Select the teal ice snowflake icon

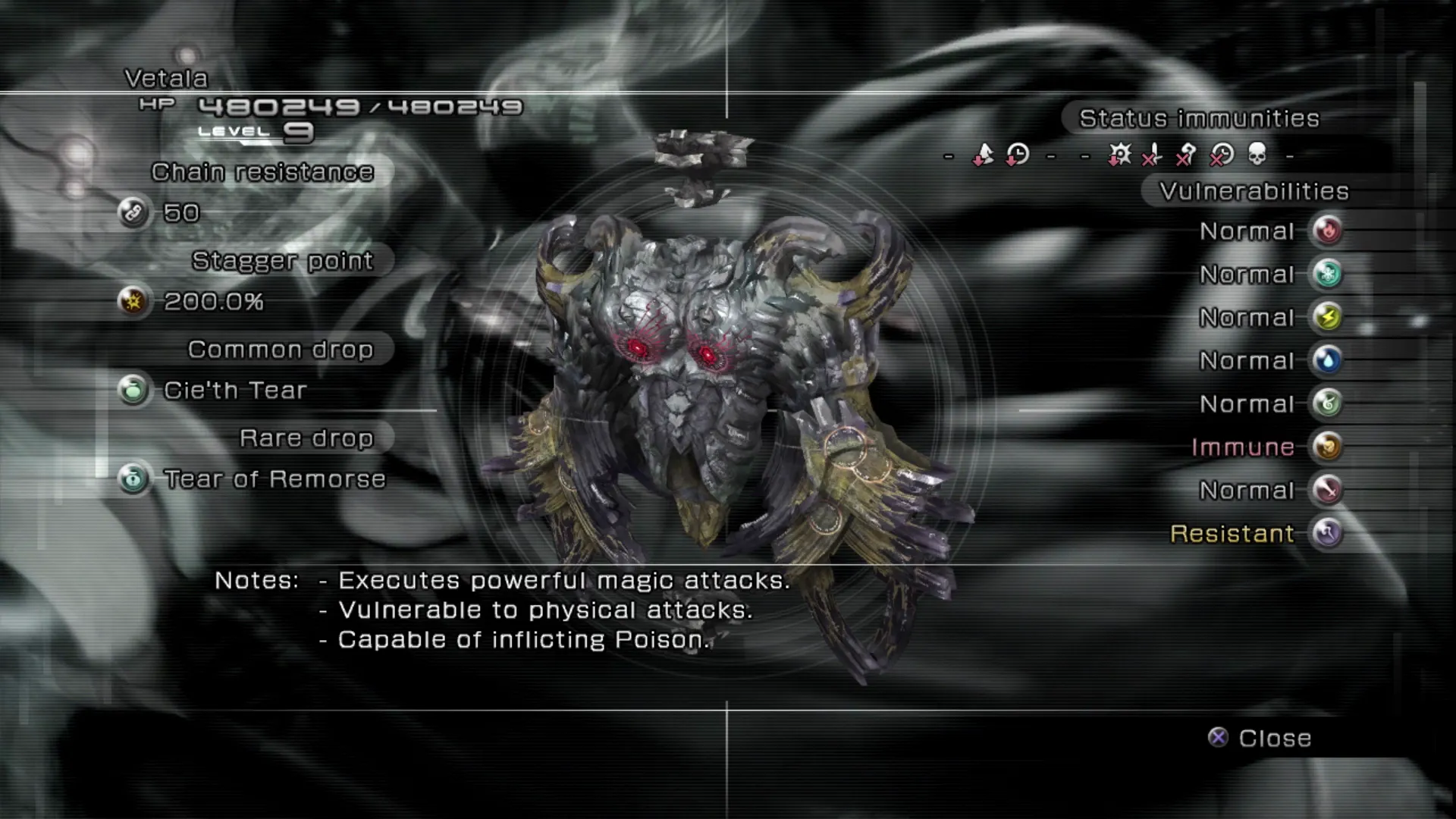coord(1327,274)
